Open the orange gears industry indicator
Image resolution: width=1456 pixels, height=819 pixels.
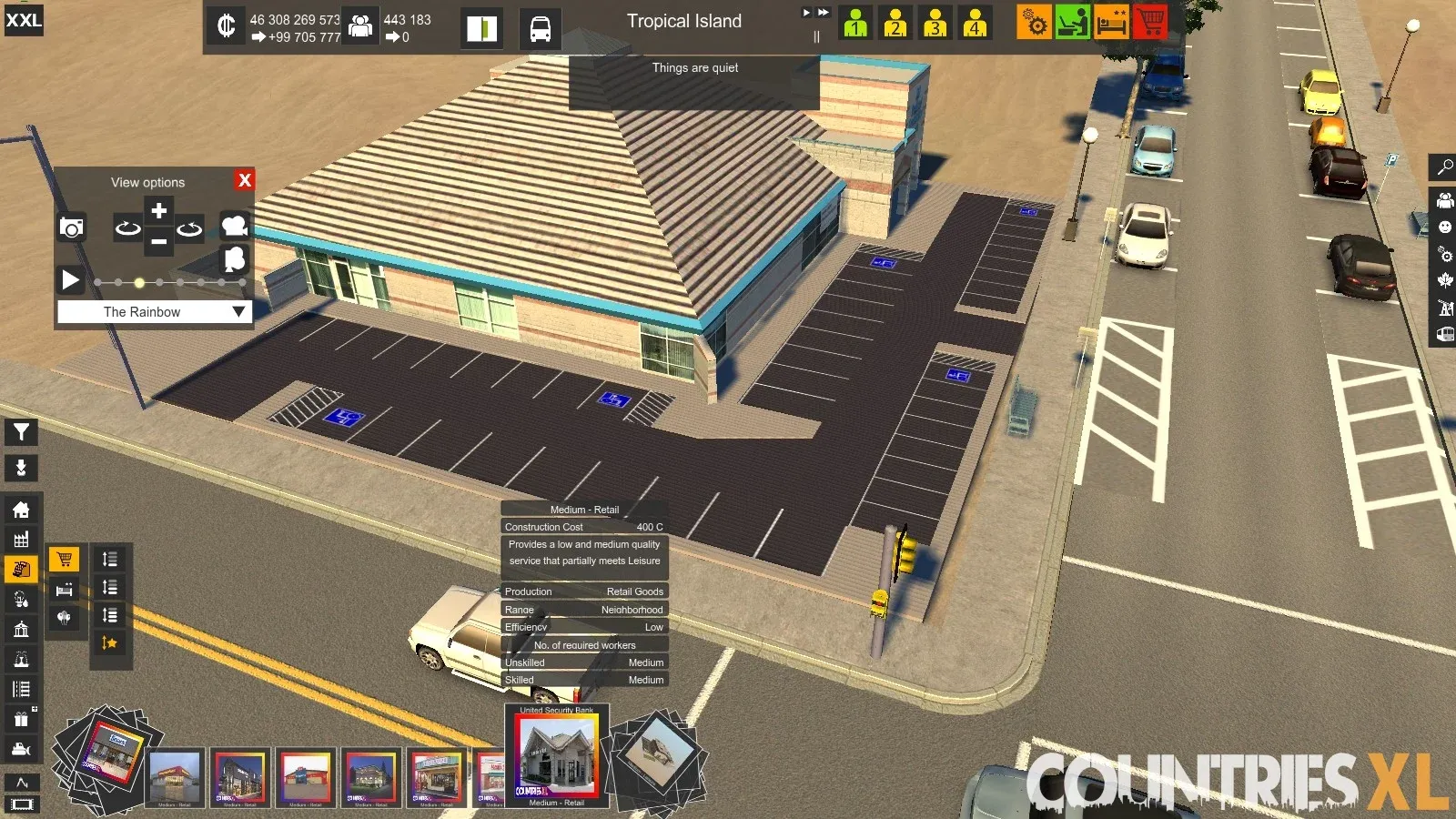(1035, 22)
